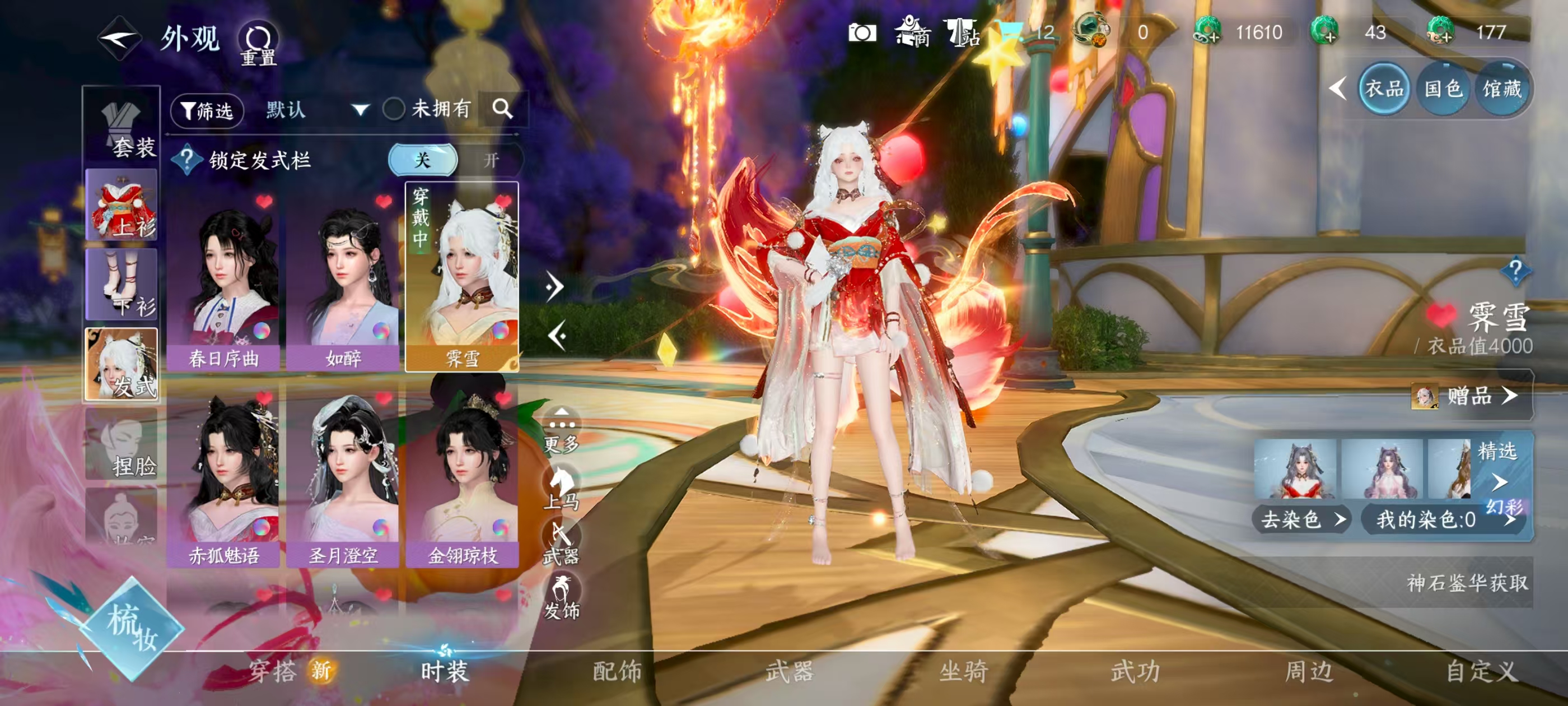Select the 春日序曲 hairstyle

click(223, 280)
